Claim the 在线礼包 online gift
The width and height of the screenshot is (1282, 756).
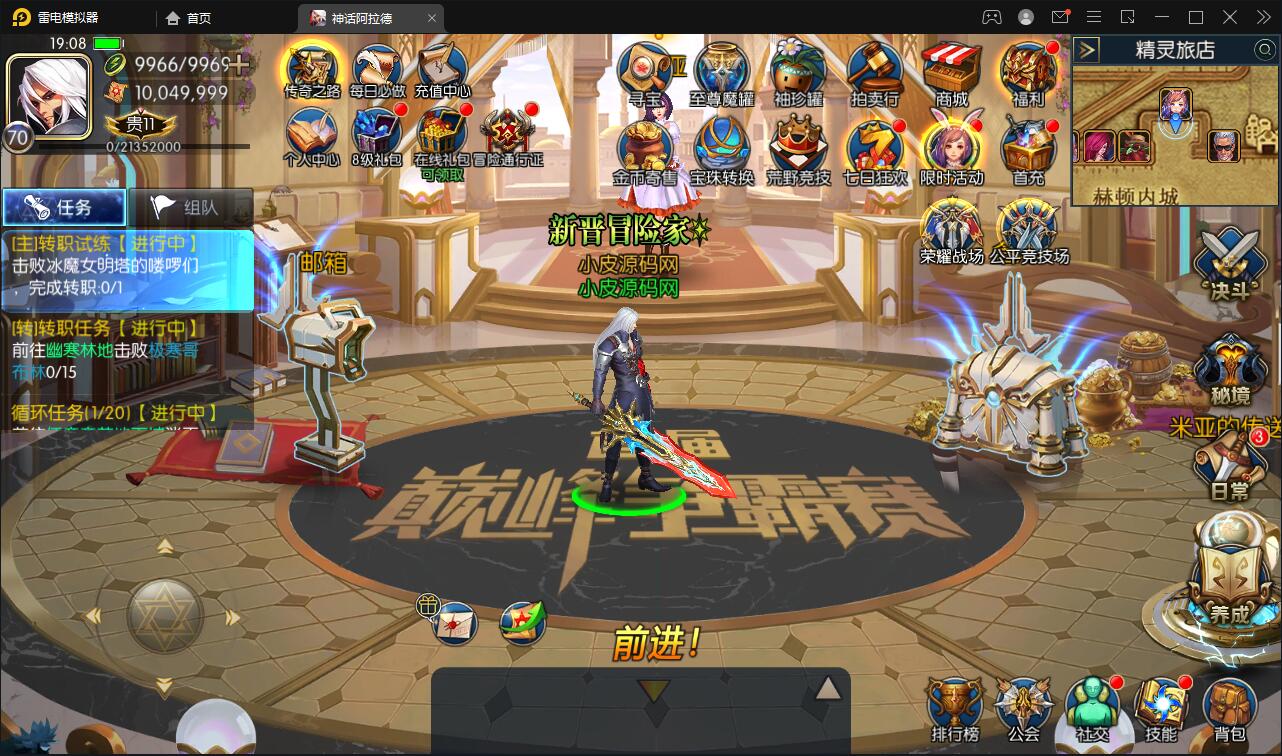coord(441,135)
